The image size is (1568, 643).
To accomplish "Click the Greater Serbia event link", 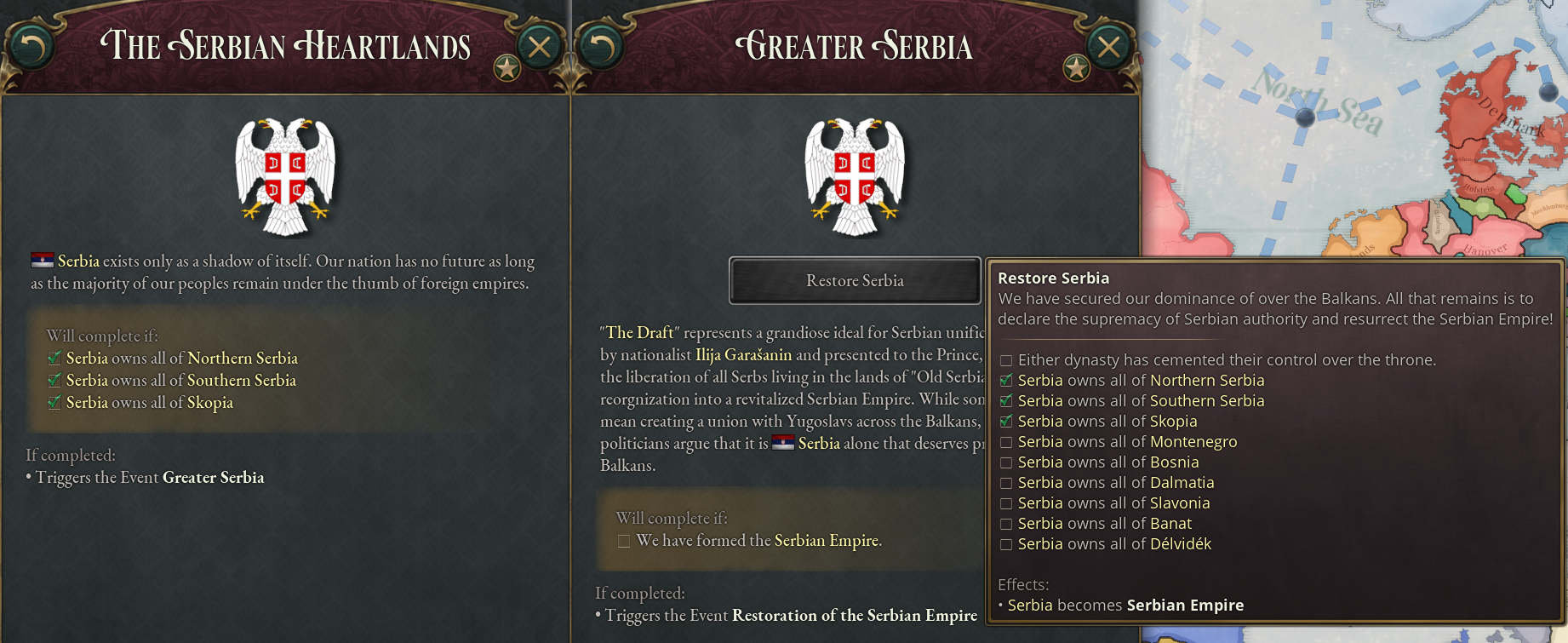I will point(212,478).
